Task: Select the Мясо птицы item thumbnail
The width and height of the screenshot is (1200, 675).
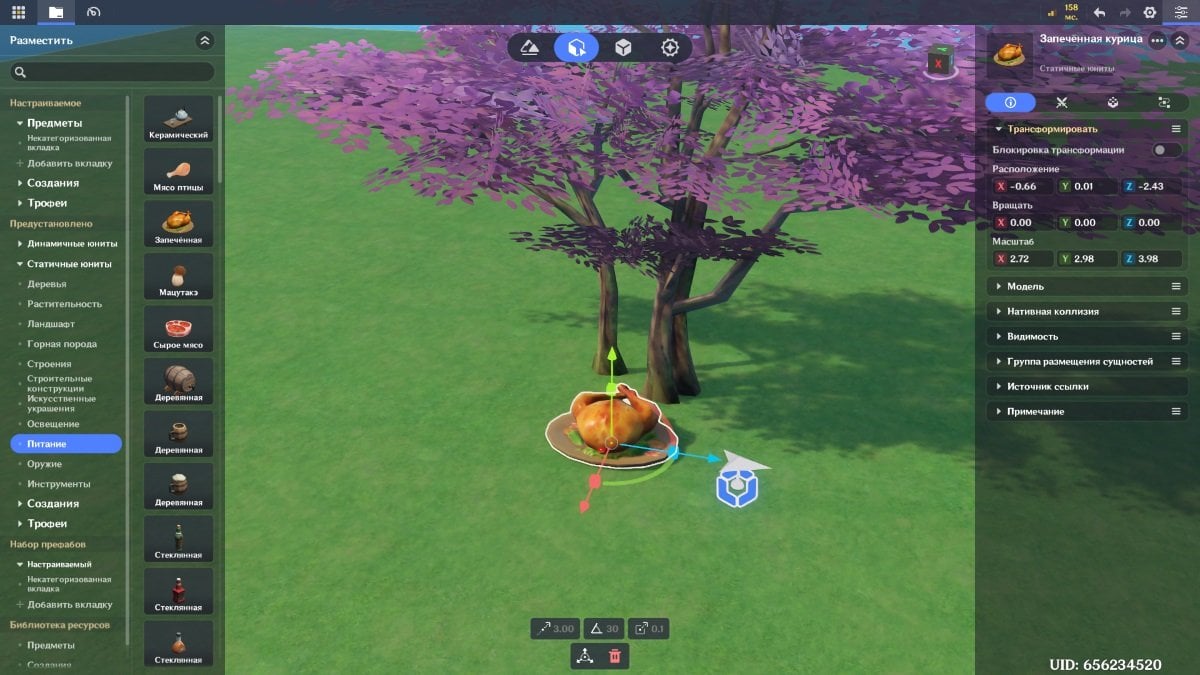Action: click(x=179, y=172)
